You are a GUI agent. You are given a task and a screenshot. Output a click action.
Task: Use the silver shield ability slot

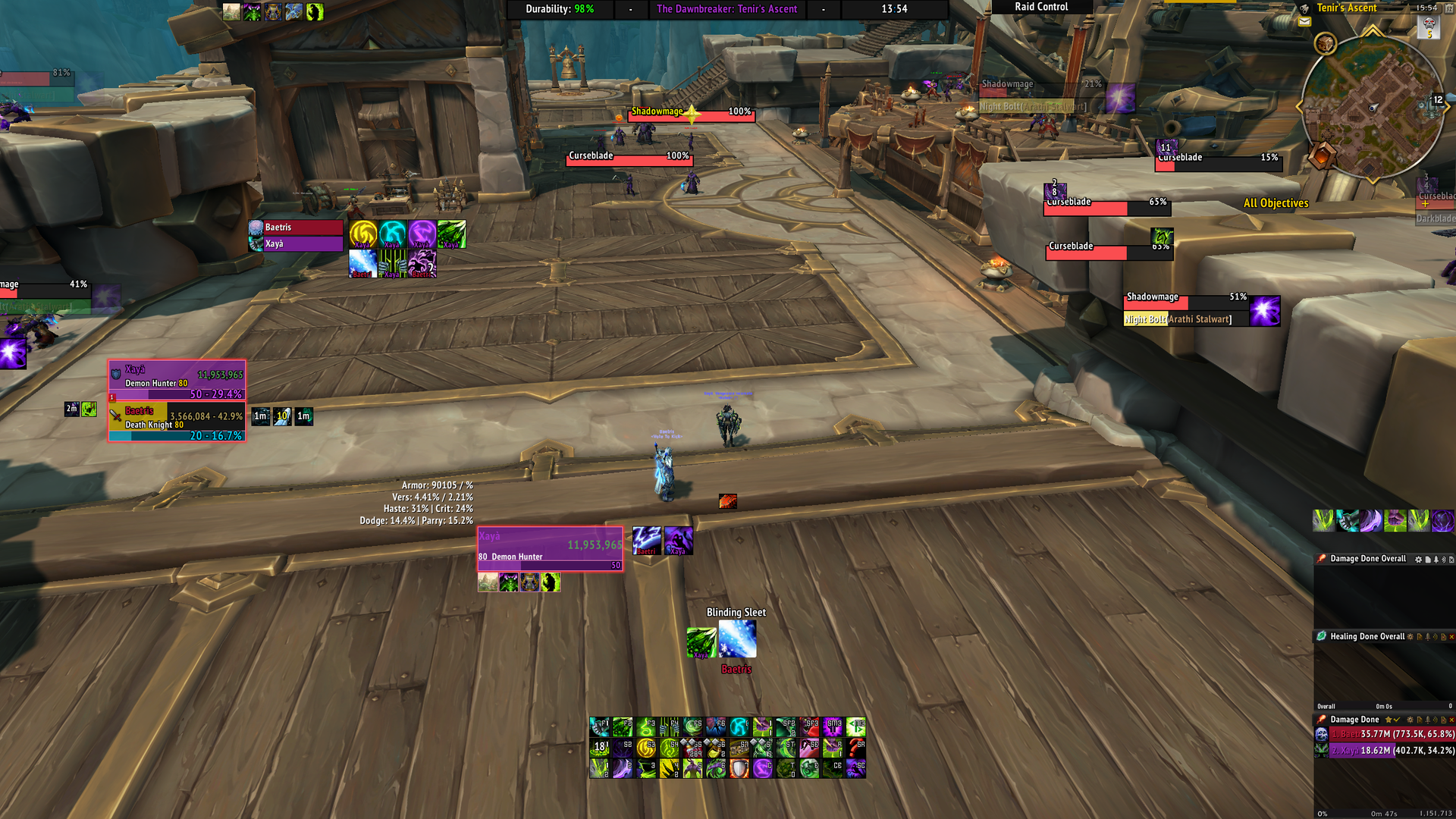click(x=739, y=768)
